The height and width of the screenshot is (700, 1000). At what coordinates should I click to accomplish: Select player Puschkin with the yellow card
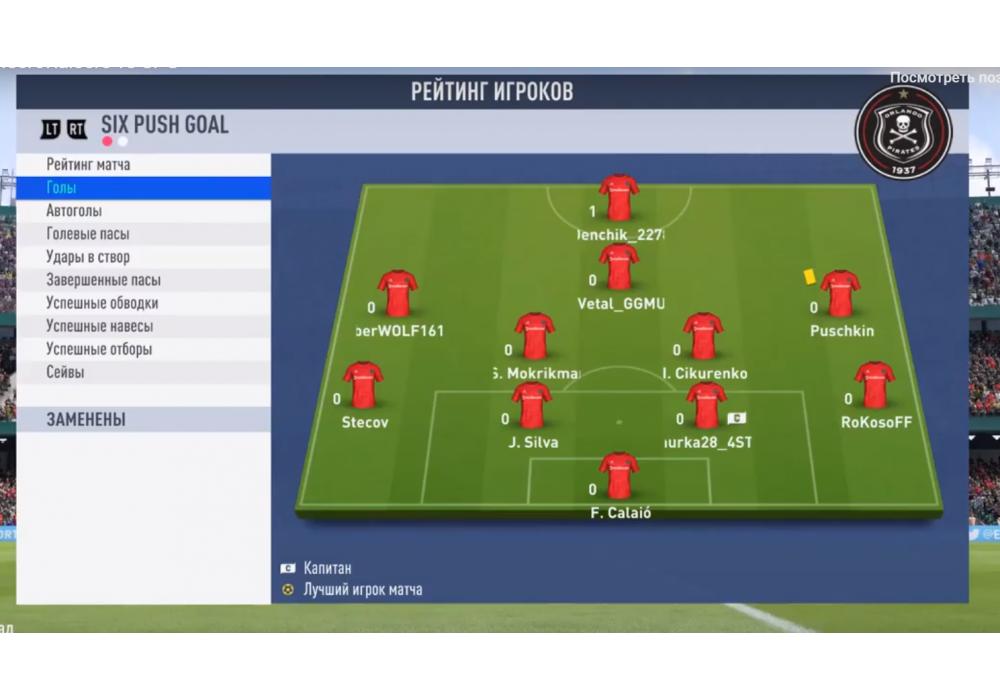click(840, 294)
